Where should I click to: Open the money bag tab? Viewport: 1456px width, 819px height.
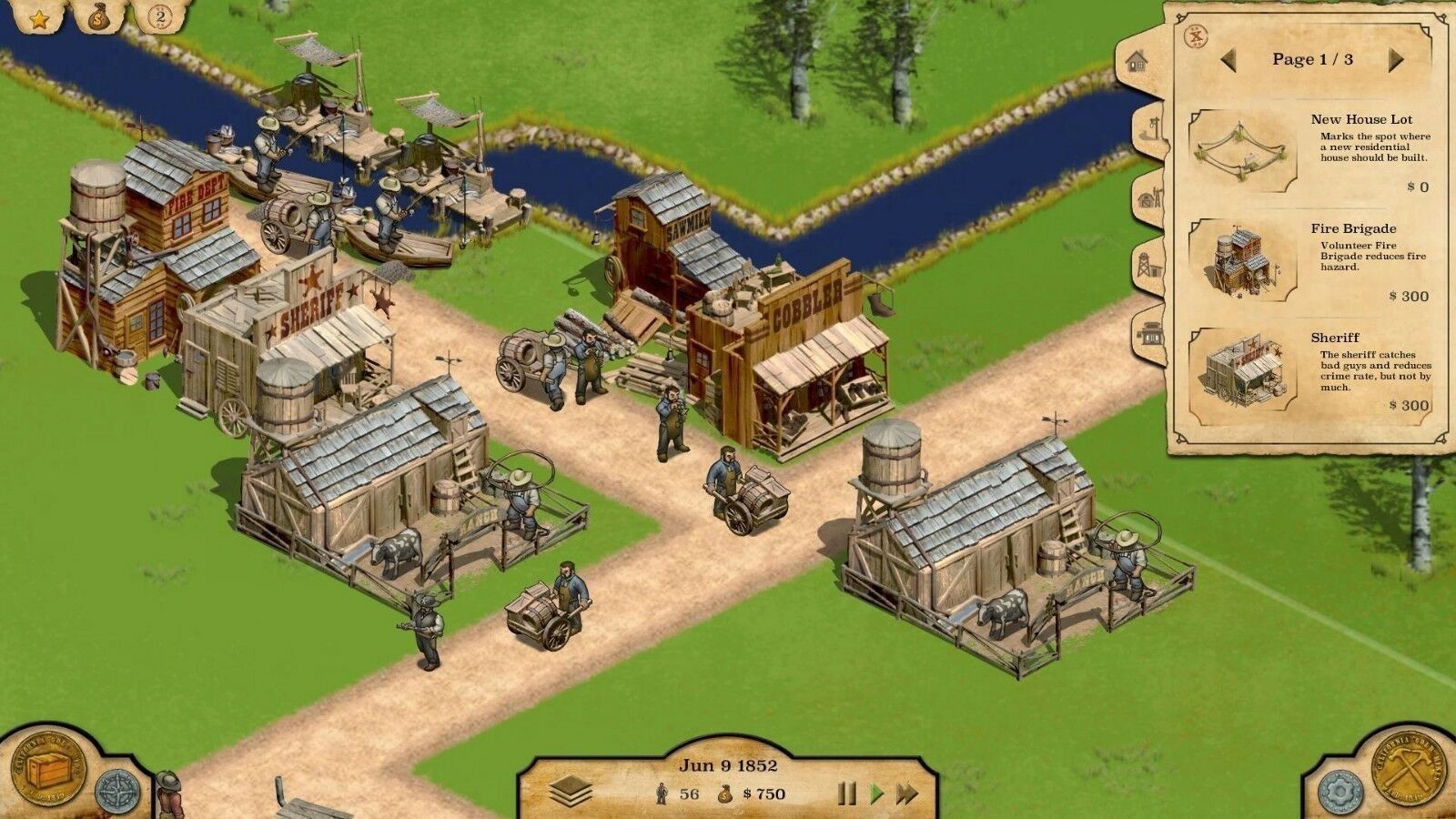click(98, 16)
